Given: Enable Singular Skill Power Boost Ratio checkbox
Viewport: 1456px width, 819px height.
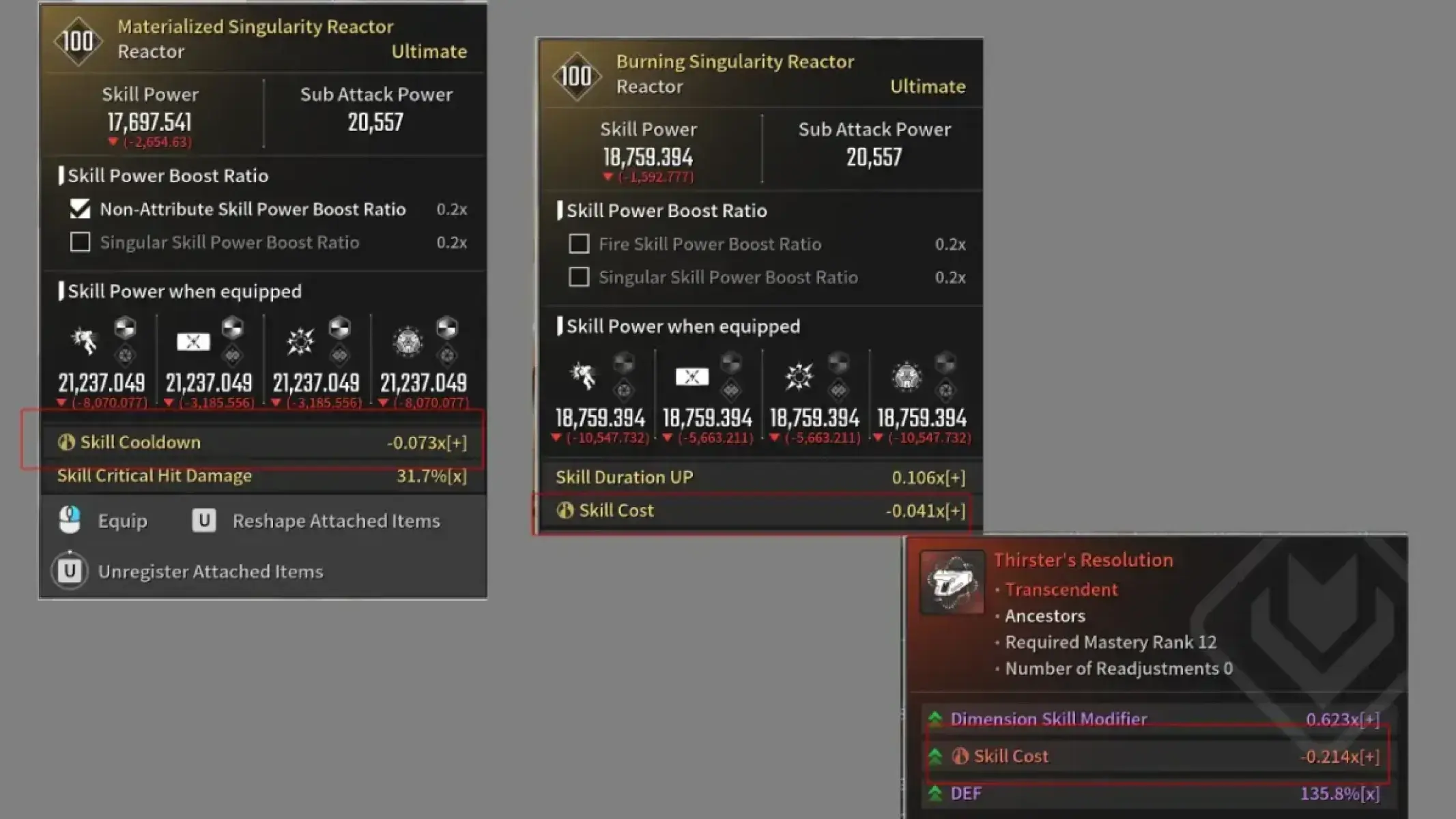Looking at the screenshot, I should 80,242.
